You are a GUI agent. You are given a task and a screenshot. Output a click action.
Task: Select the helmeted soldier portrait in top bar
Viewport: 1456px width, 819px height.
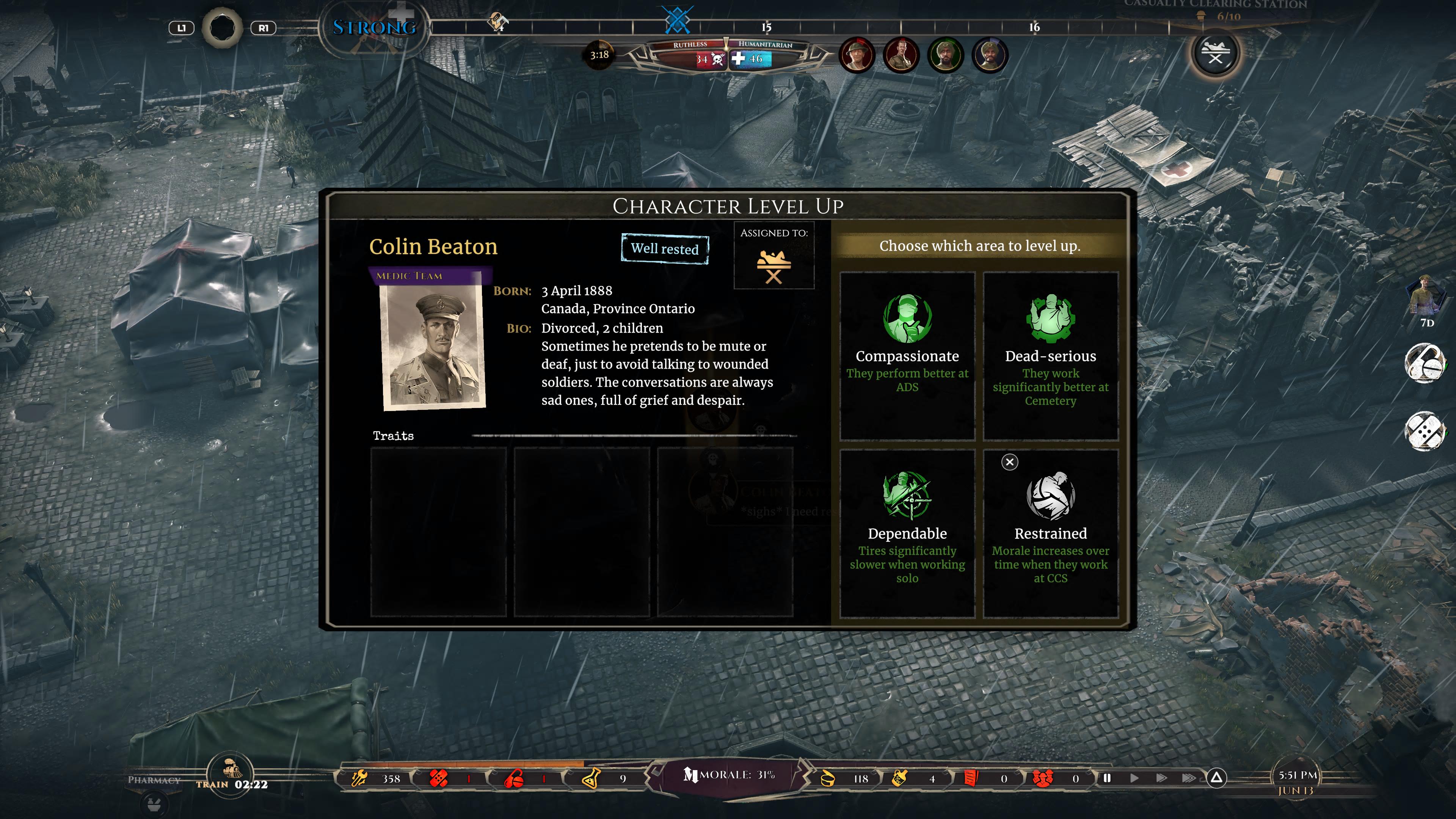(x=857, y=55)
